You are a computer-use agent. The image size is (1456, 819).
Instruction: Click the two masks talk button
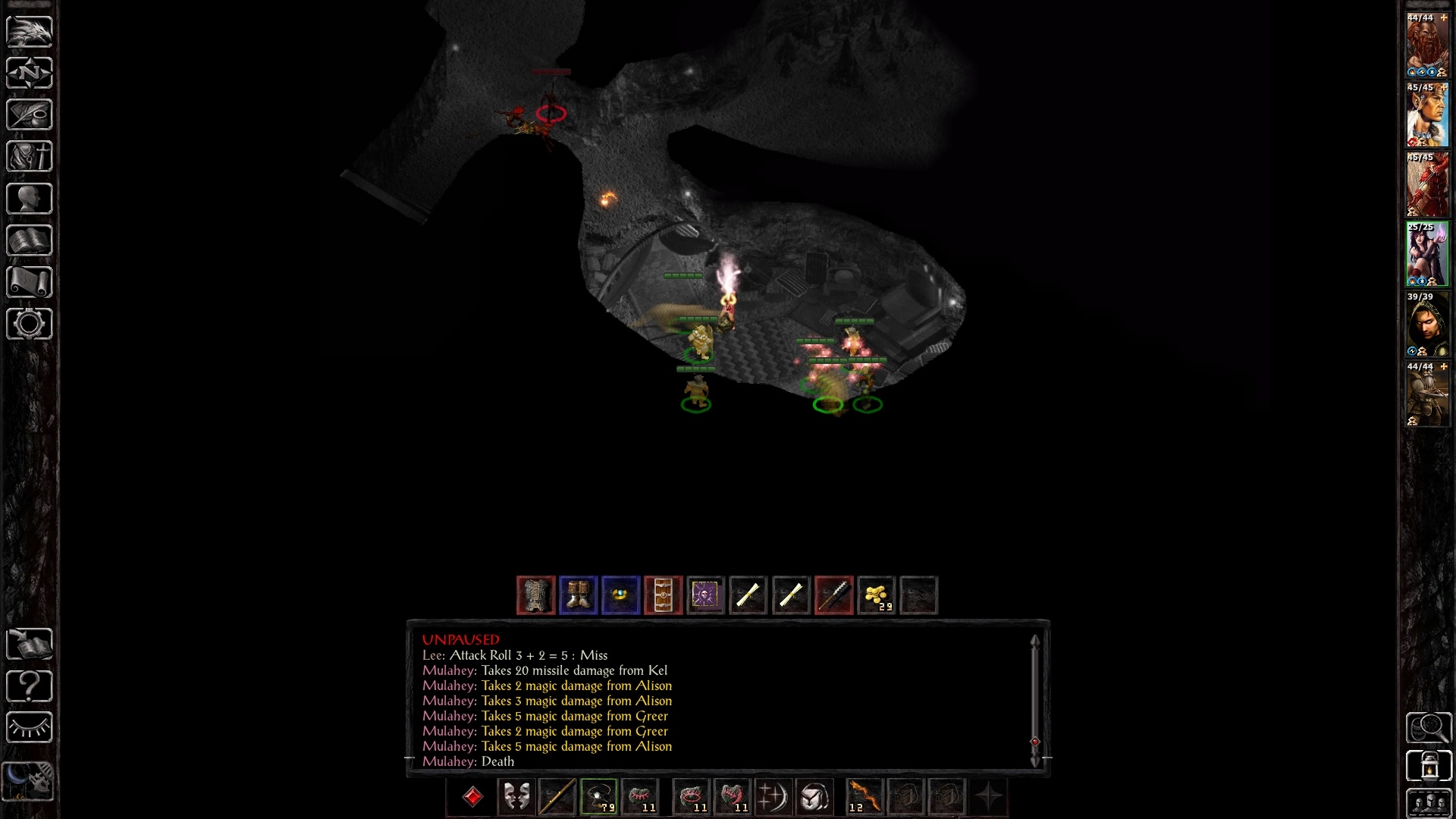pos(516,797)
